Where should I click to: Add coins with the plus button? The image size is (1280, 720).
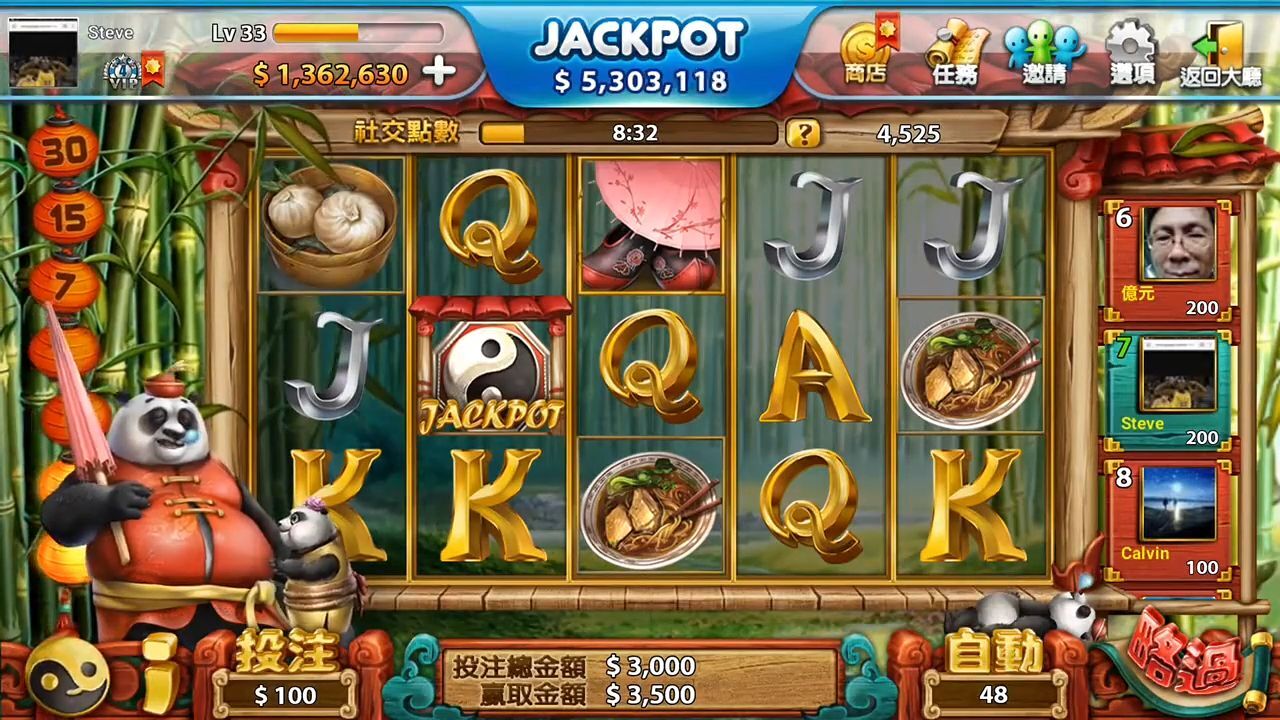[x=439, y=72]
